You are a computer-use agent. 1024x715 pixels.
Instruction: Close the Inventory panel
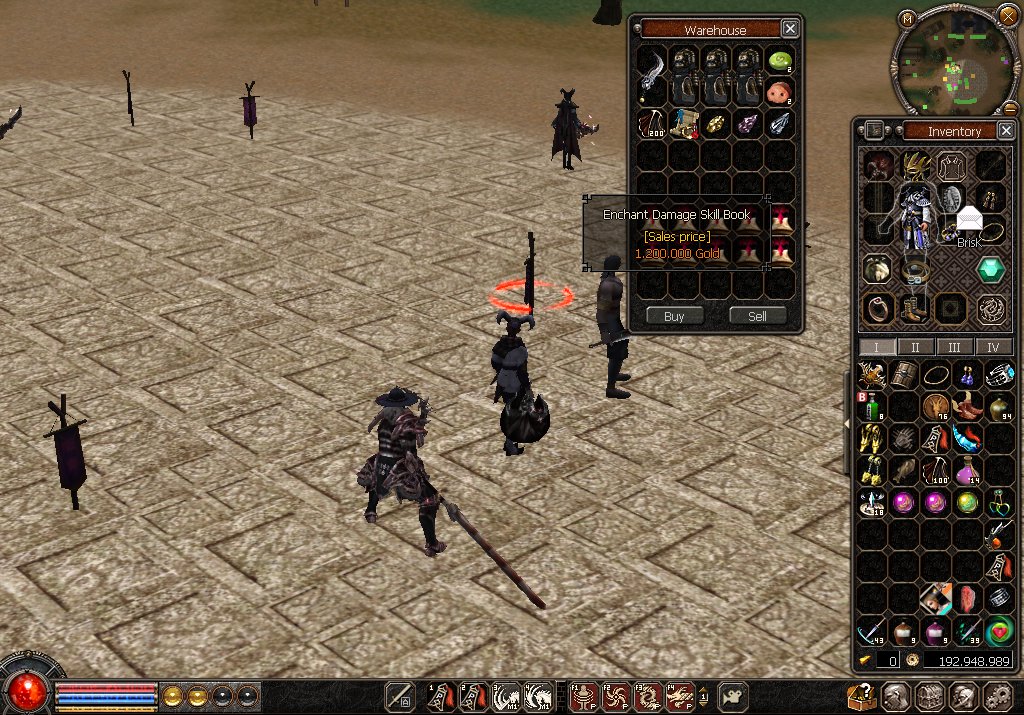(1005, 131)
